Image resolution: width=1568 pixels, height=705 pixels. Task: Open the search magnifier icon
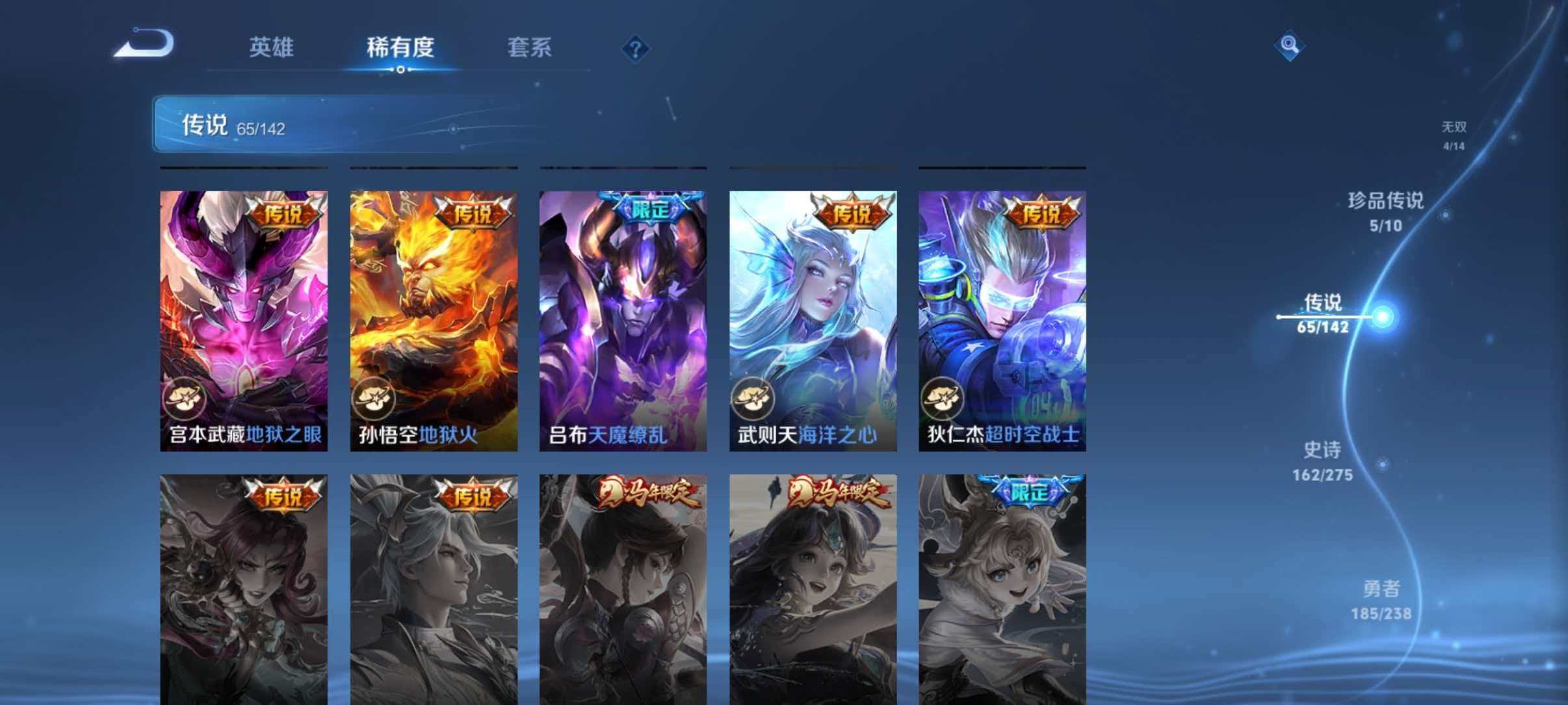click(x=1290, y=46)
